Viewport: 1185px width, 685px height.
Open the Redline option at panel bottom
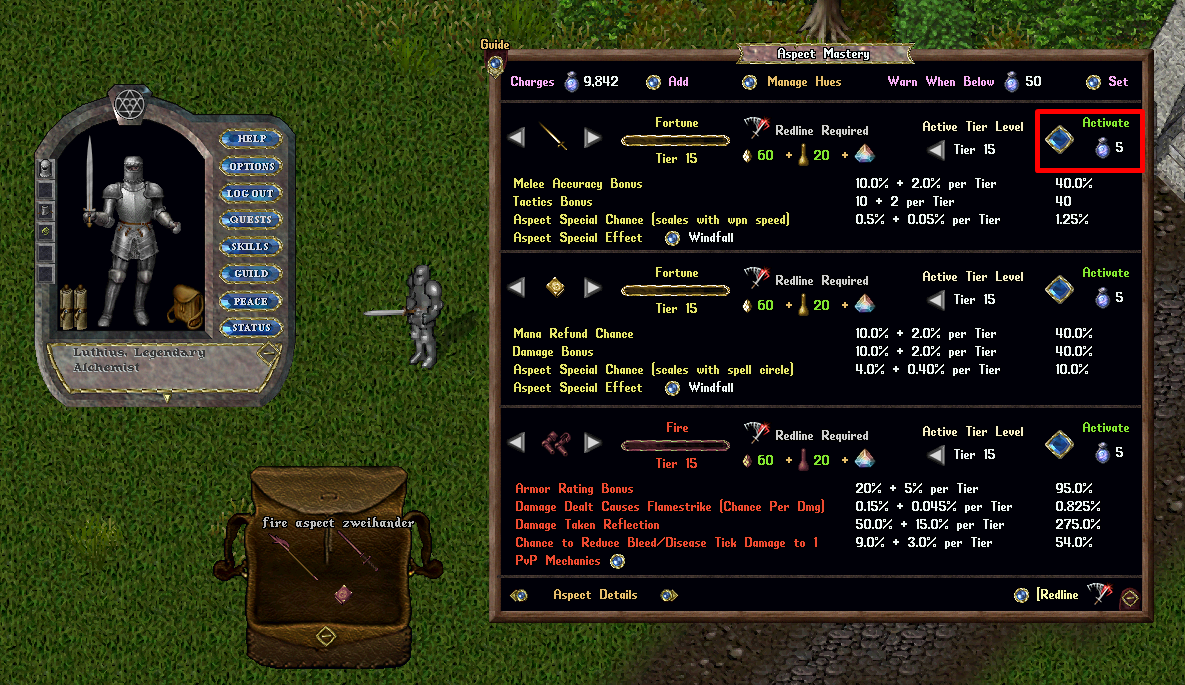pyautogui.click(x=1020, y=595)
